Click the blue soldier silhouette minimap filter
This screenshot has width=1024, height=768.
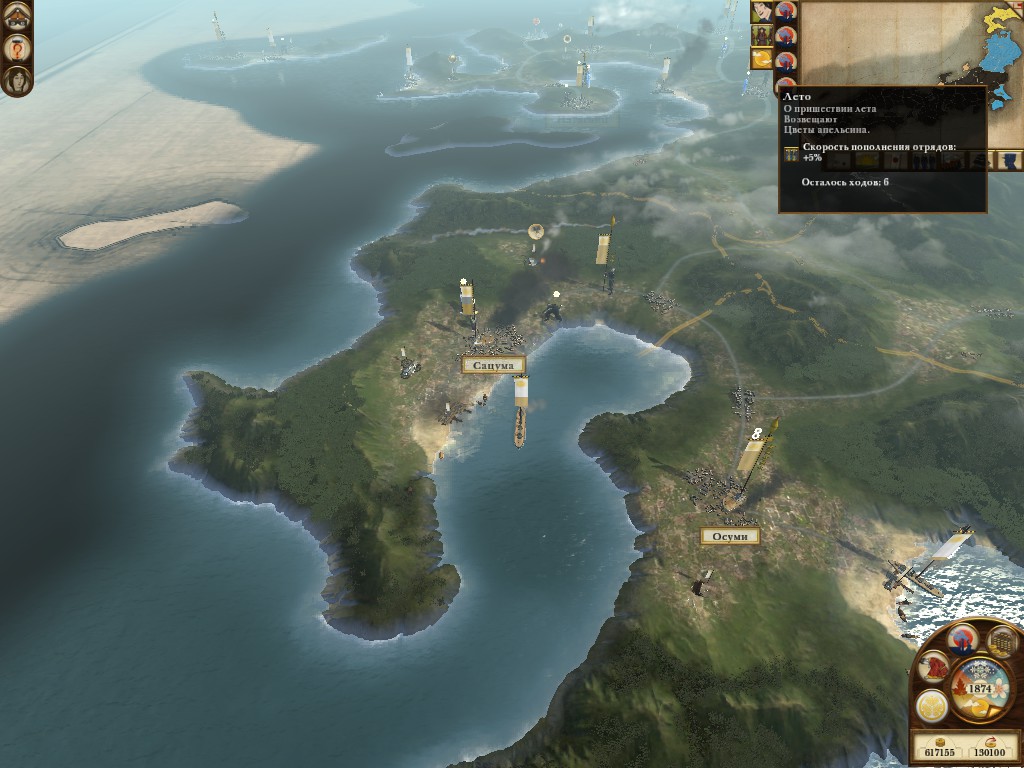[x=1010, y=160]
